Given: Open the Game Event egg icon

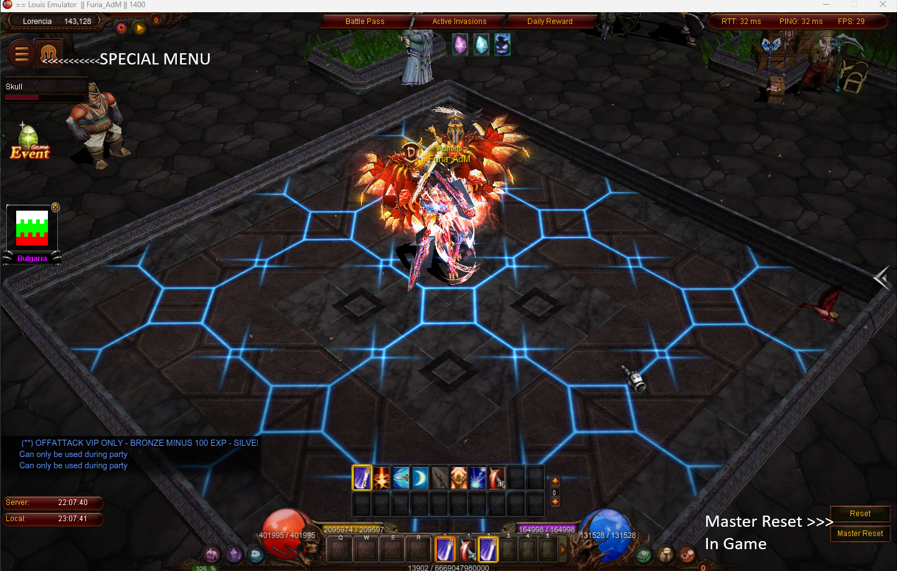Looking at the screenshot, I should tap(29, 142).
